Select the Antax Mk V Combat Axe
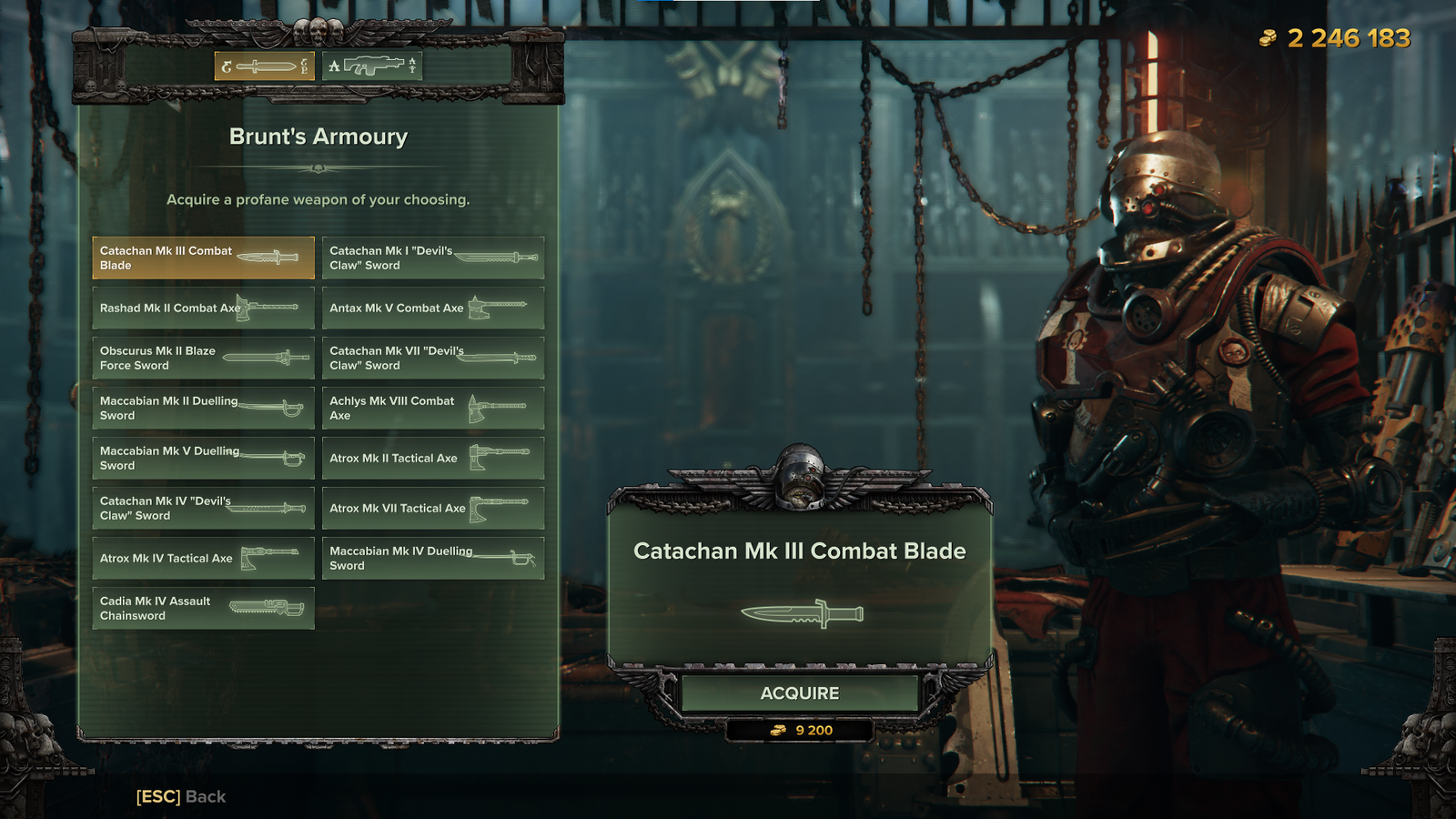The image size is (1456, 819). pos(433,308)
